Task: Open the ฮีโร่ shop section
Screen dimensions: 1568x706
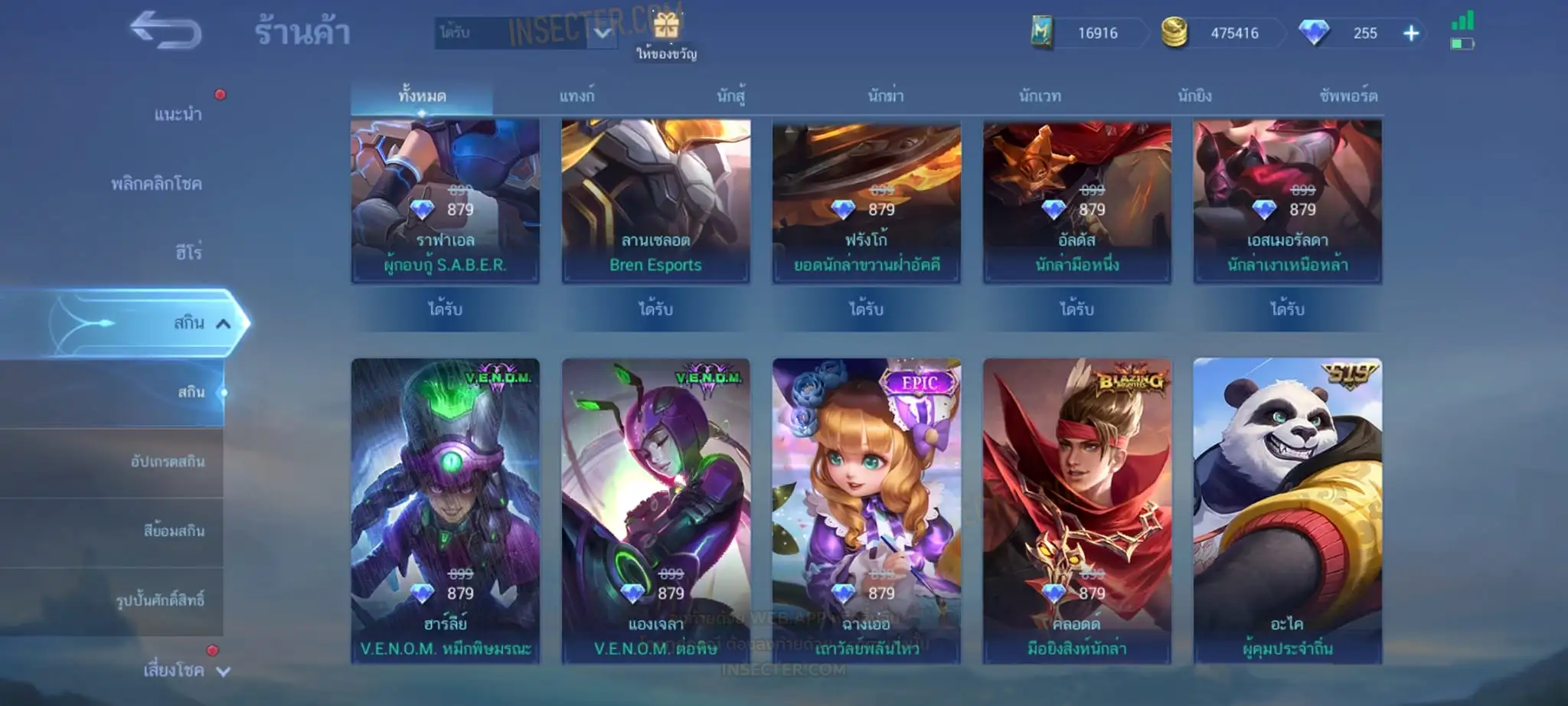Action: (x=188, y=253)
